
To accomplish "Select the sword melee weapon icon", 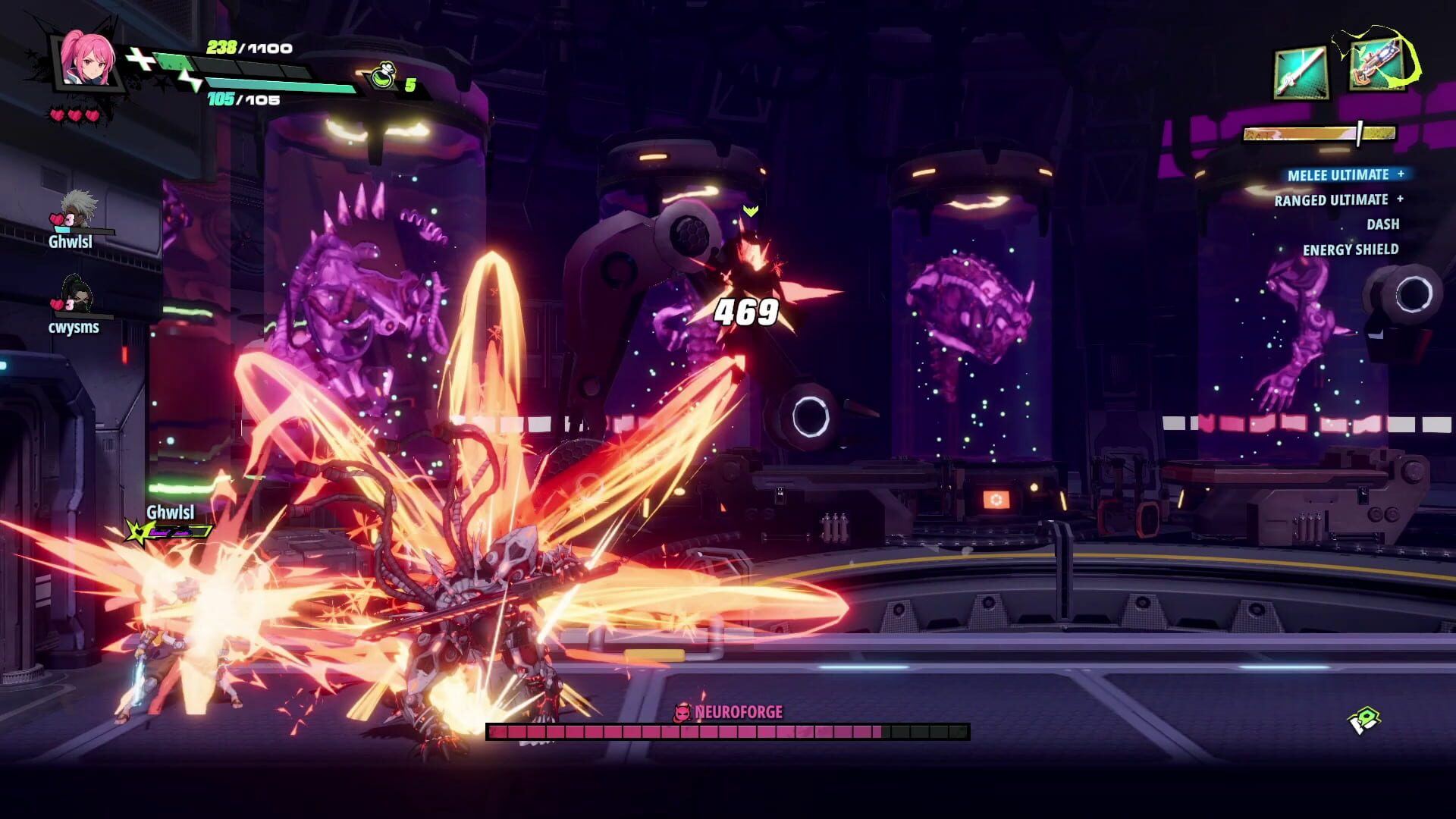I will tap(1301, 73).
